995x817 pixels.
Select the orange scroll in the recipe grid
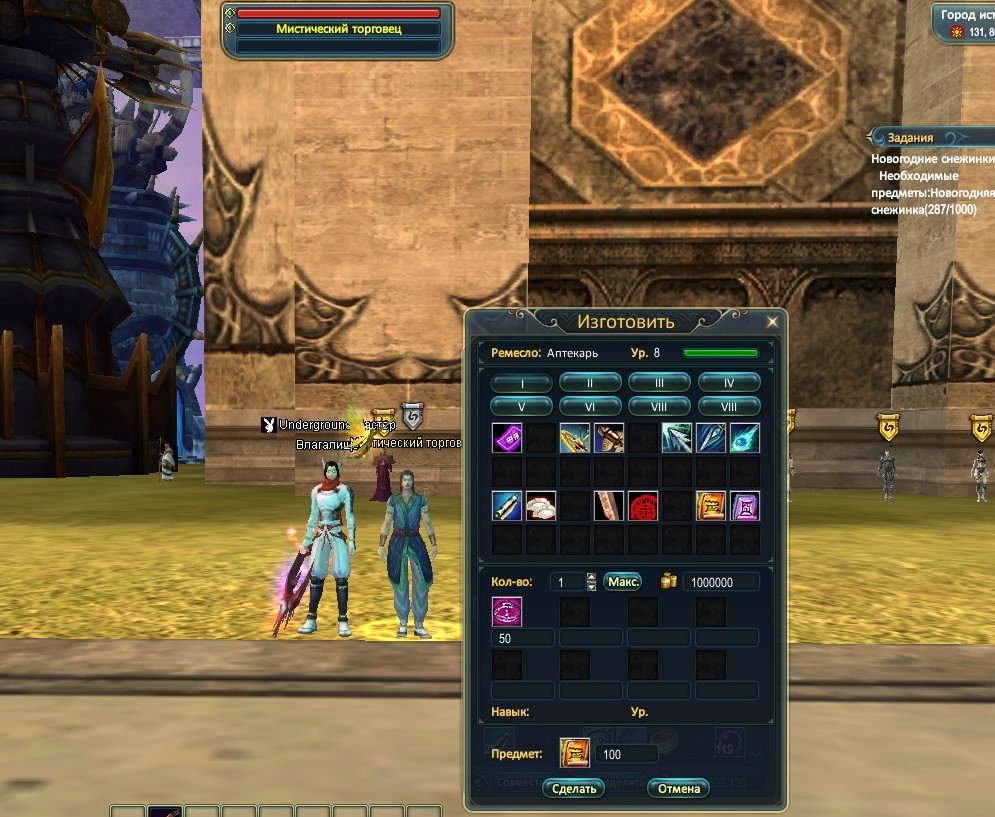click(711, 506)
